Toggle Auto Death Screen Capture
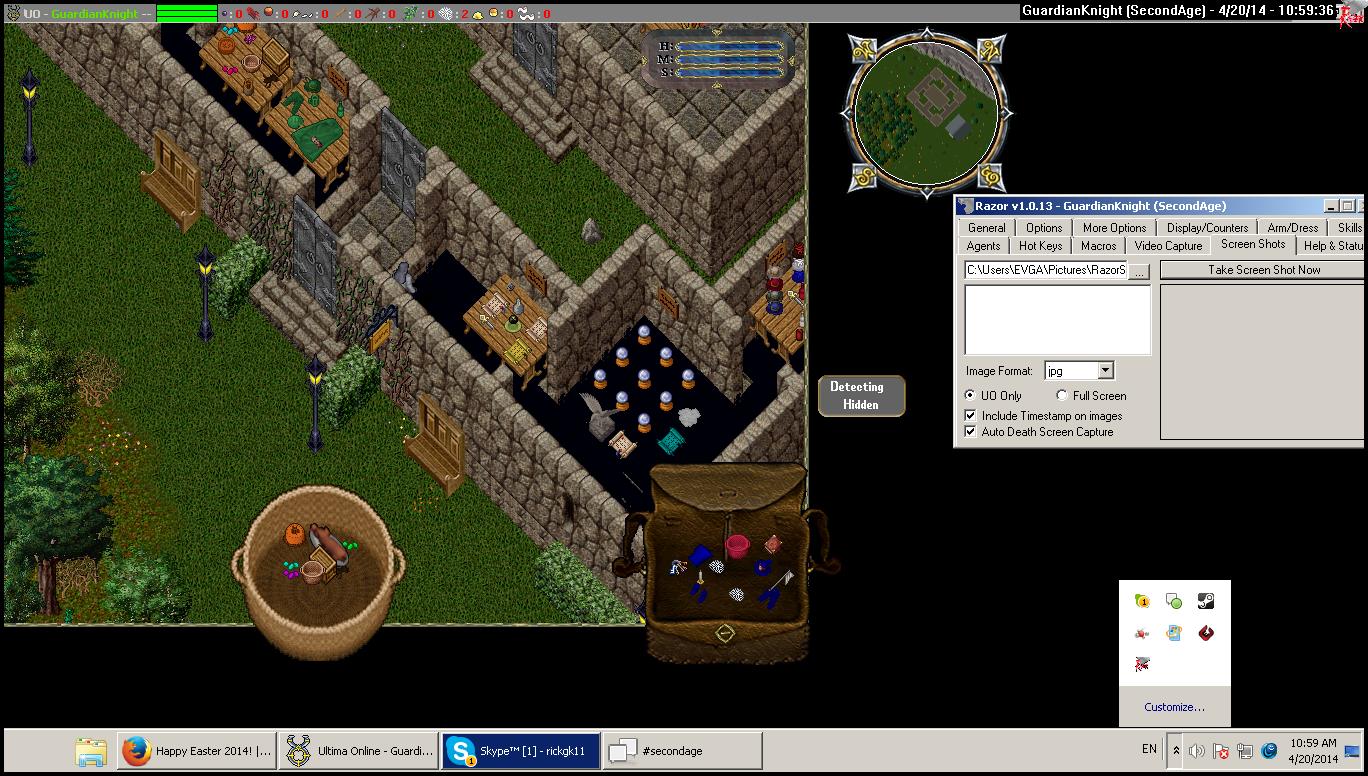 tap(970, 432)
